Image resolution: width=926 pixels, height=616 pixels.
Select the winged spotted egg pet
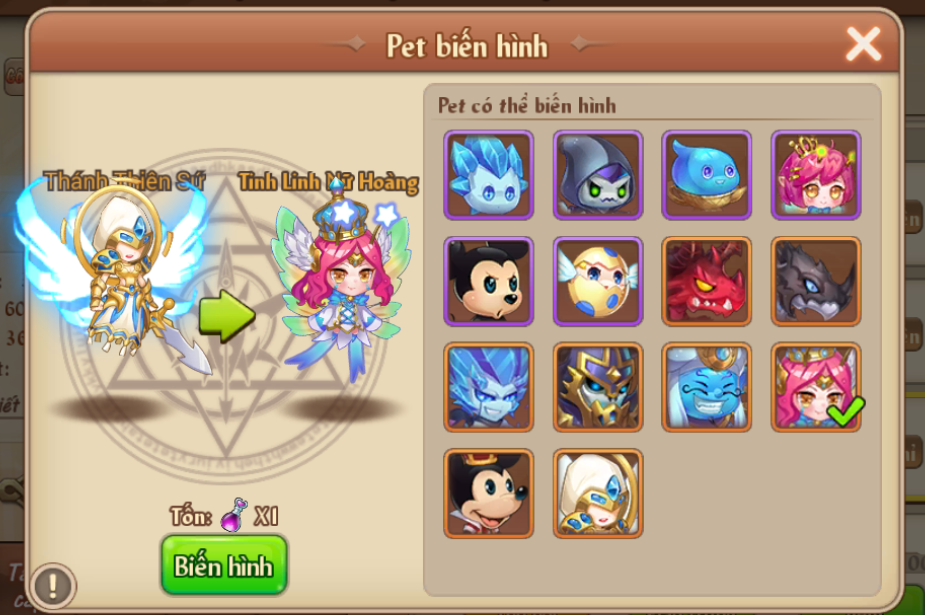coord(598,281)
